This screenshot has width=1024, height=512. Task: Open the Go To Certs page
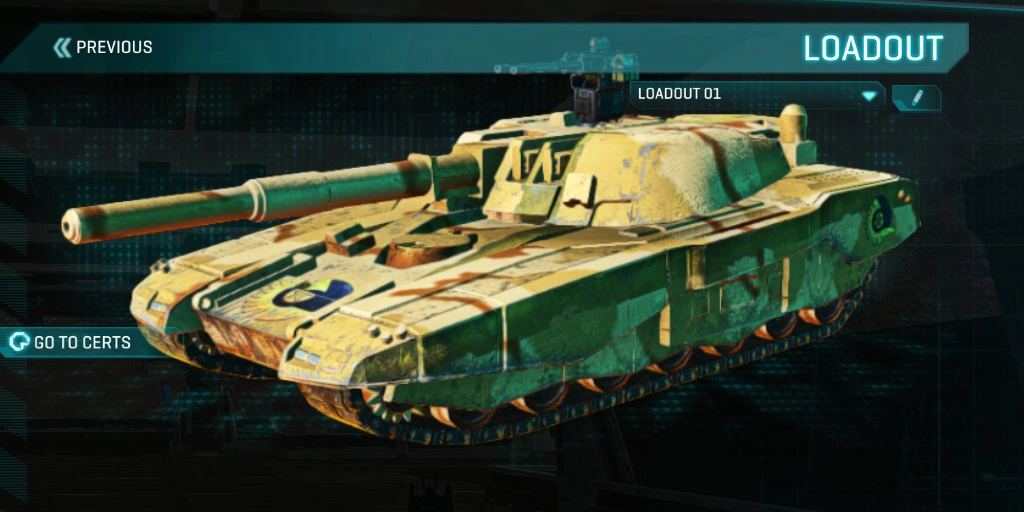[x=71, y=343]
